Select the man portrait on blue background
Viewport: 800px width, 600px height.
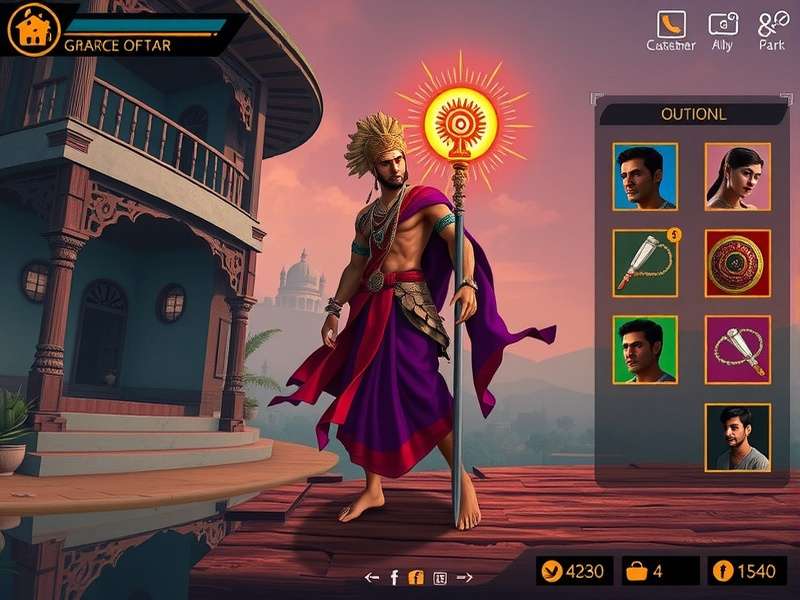(x=645, y=176)
